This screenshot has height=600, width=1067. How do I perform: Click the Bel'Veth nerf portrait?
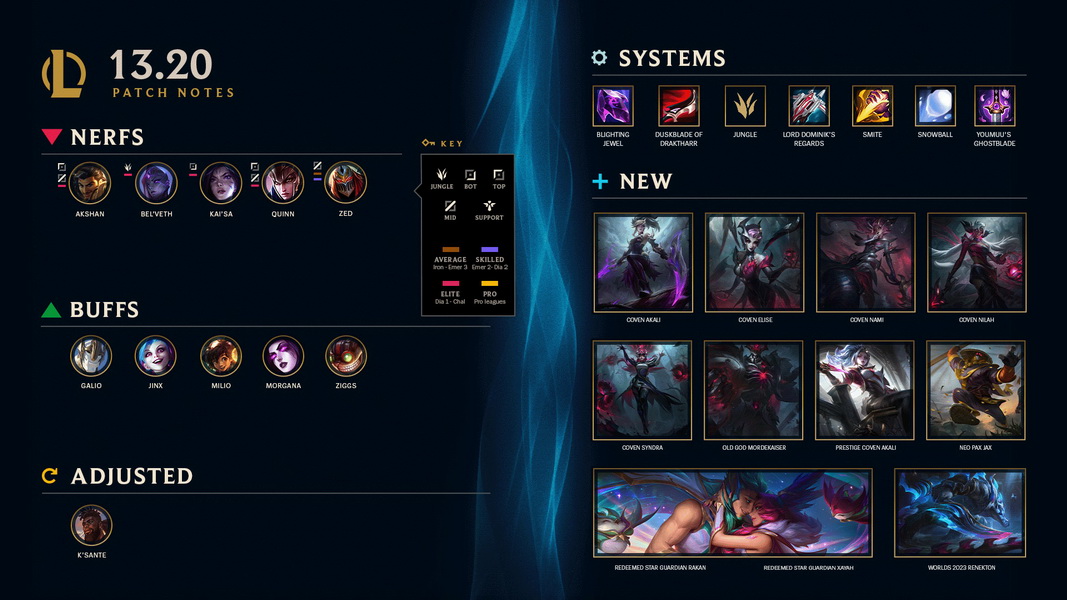coord(156,183)
